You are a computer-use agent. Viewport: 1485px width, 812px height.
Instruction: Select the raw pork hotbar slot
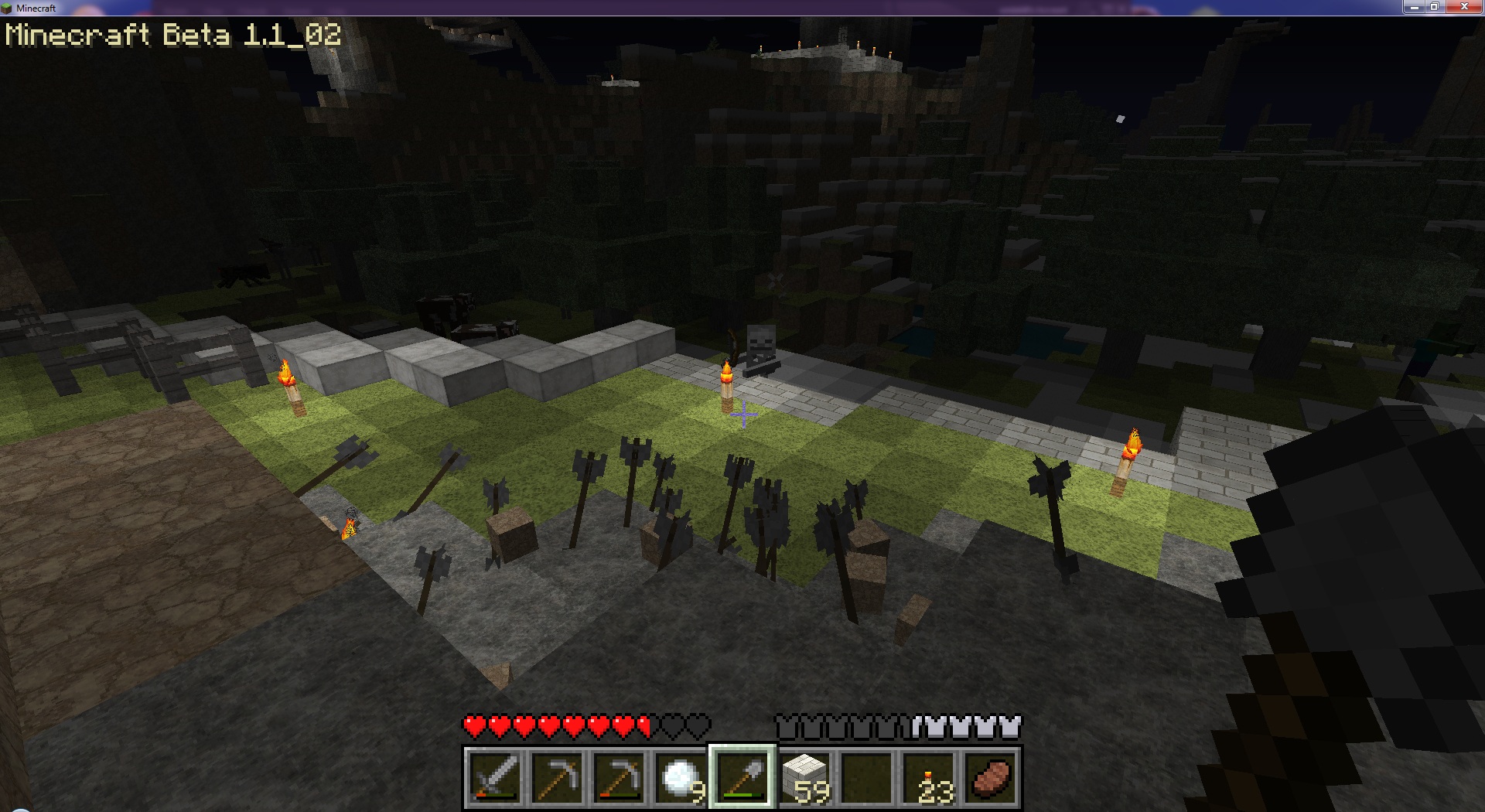(x=991, y=777)
